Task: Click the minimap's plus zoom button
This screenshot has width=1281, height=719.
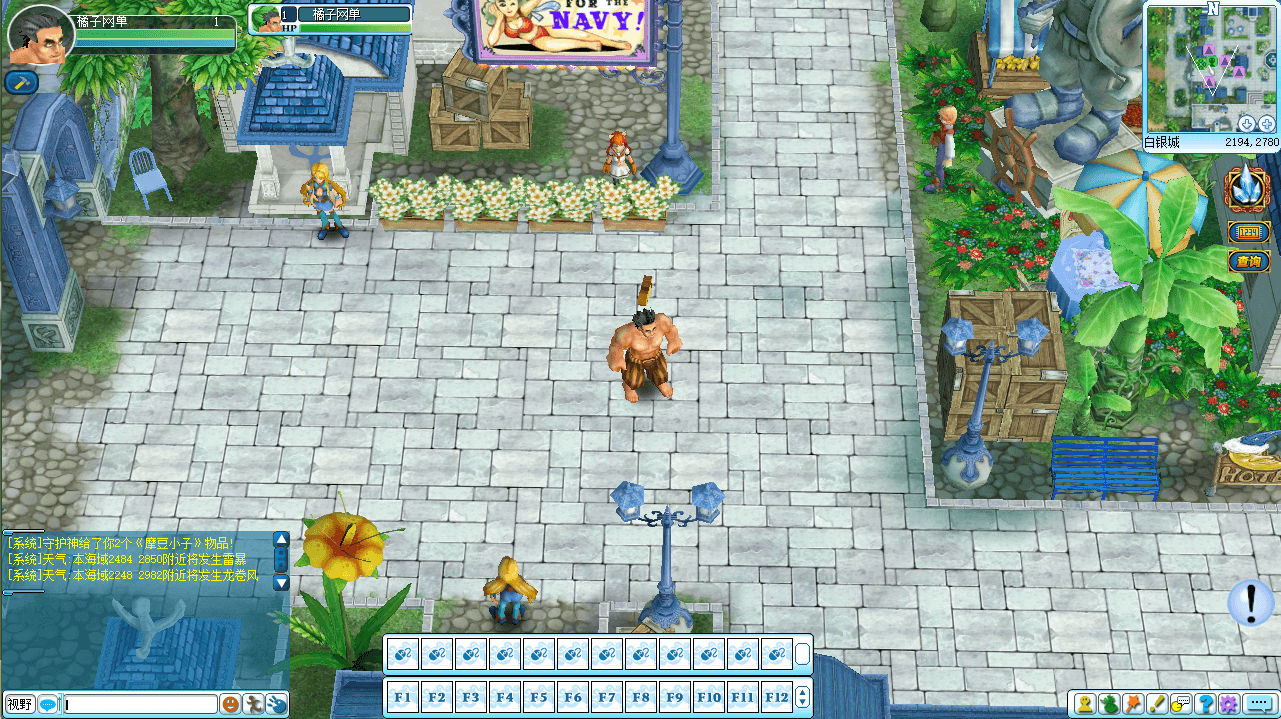Action: [x=1266, y=123]
